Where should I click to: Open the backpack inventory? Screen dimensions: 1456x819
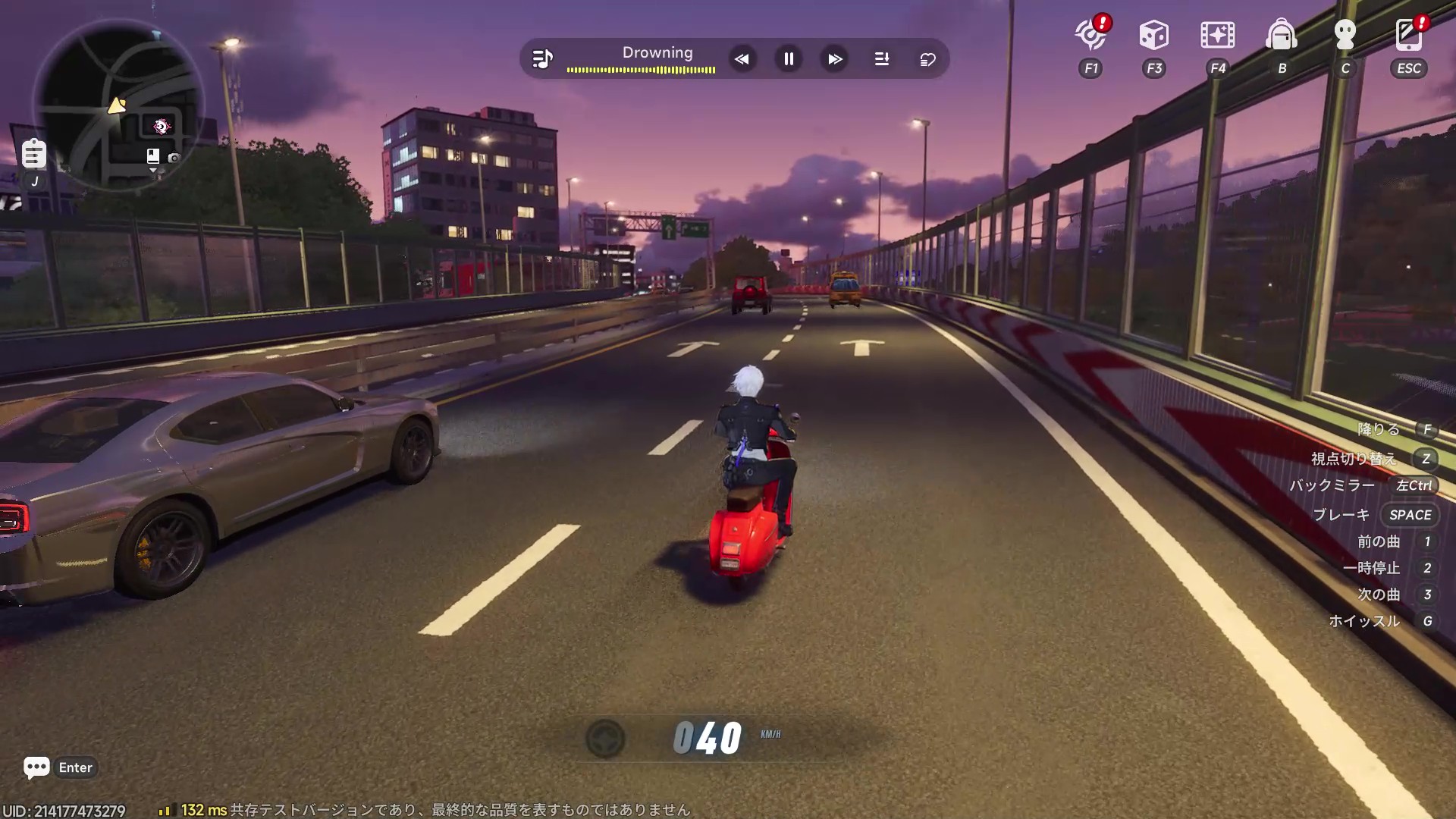[1282, 35]
